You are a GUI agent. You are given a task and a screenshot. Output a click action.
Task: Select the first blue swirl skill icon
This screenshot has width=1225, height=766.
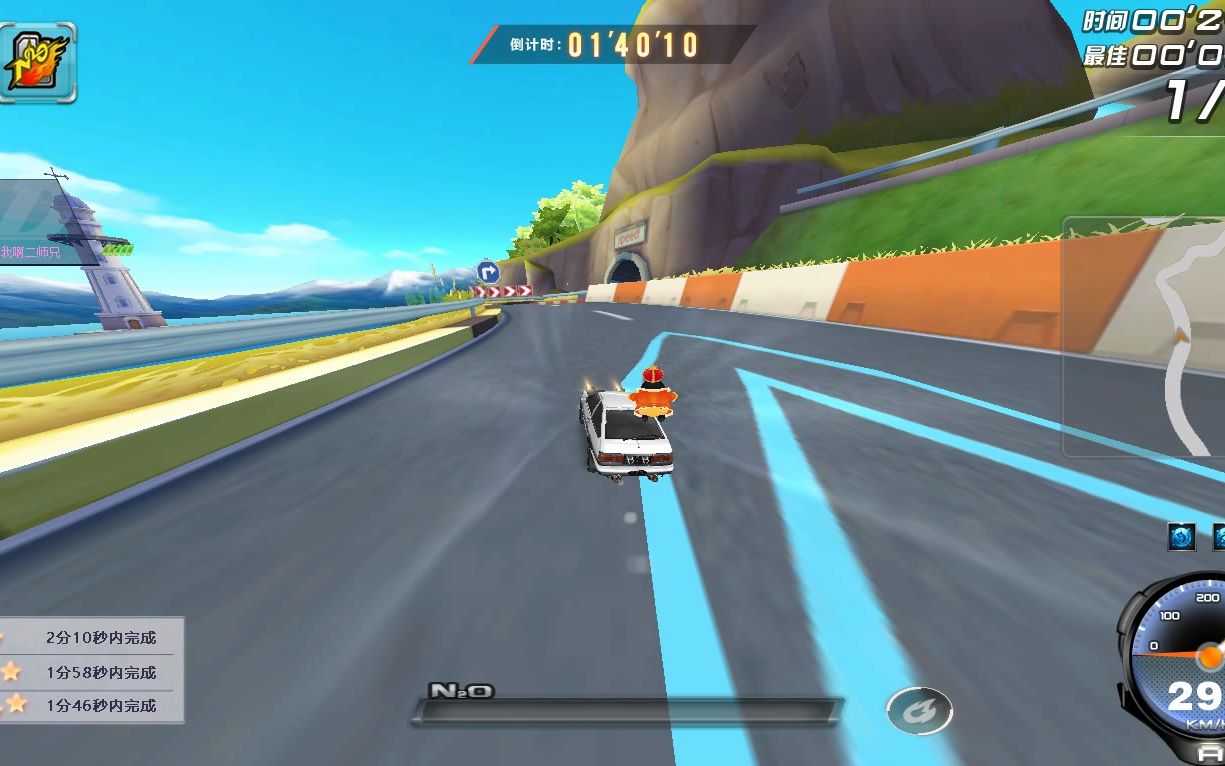(1181, 537)
